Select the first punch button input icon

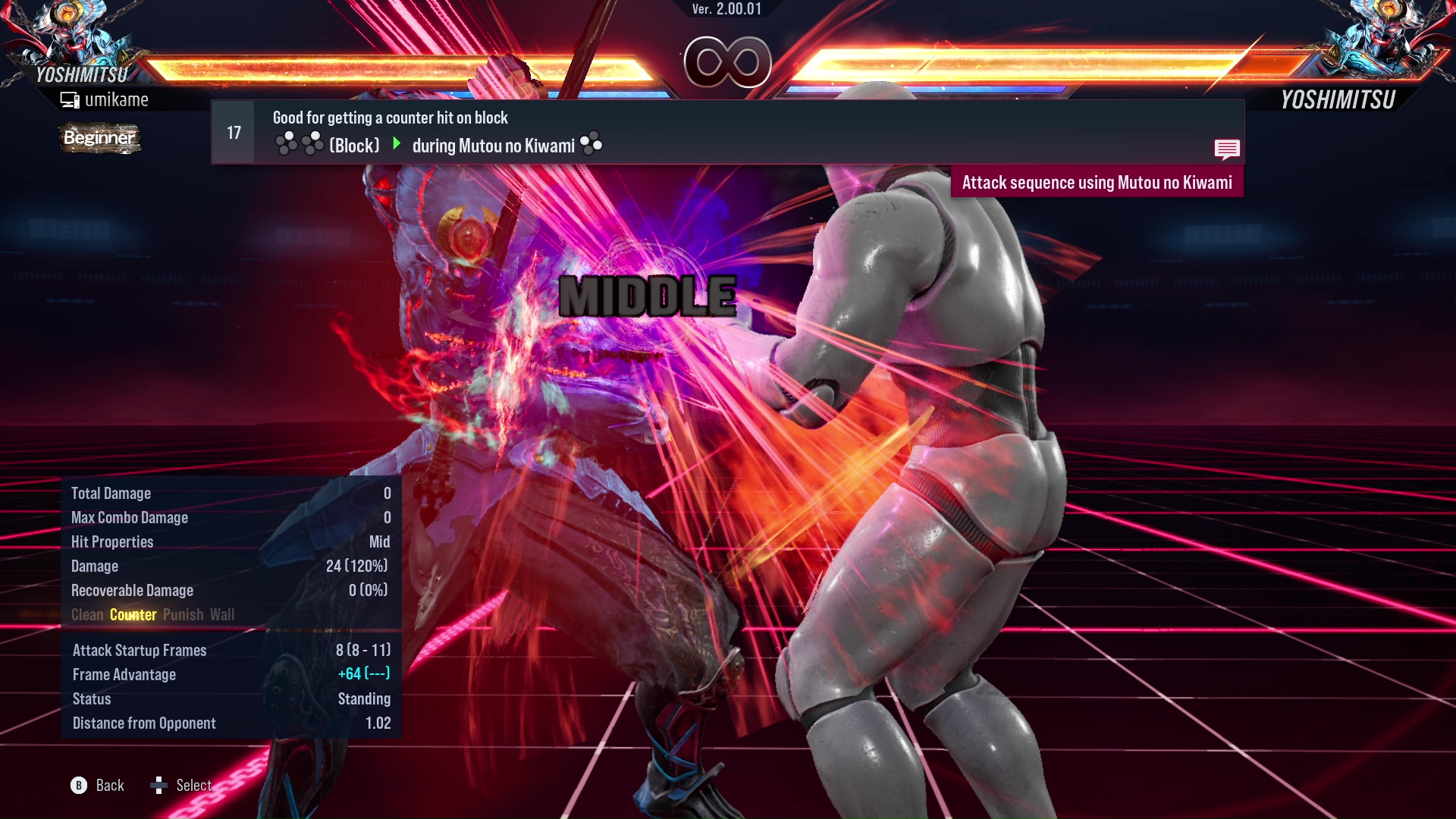coord(285,143)
